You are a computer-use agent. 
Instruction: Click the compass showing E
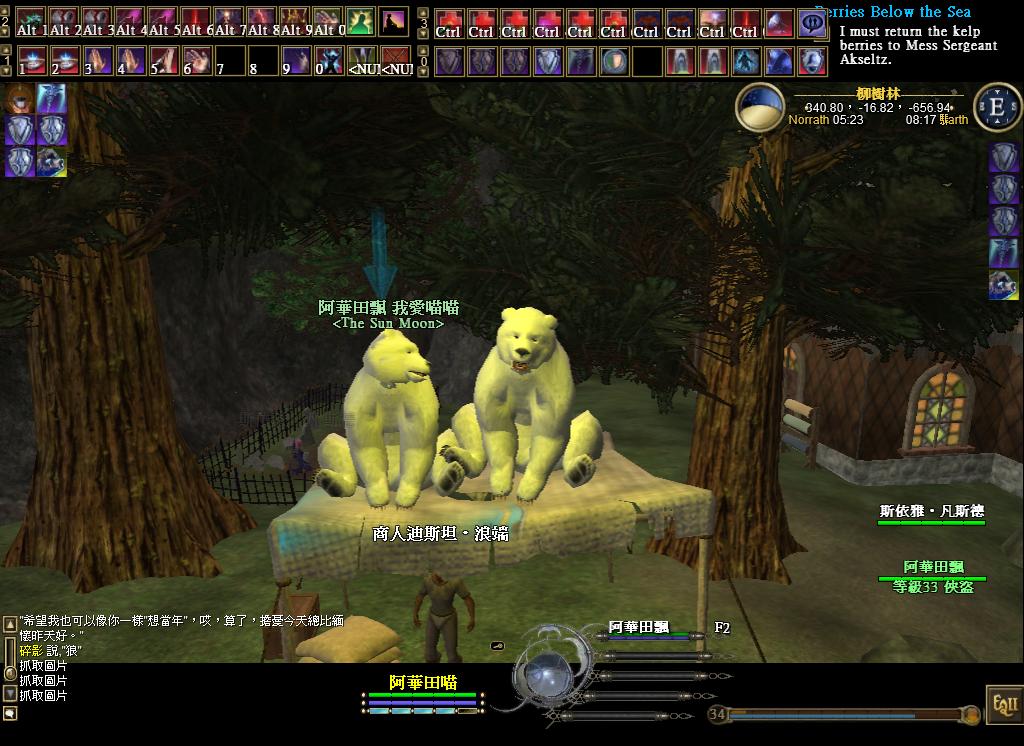[x=996, y=108]
